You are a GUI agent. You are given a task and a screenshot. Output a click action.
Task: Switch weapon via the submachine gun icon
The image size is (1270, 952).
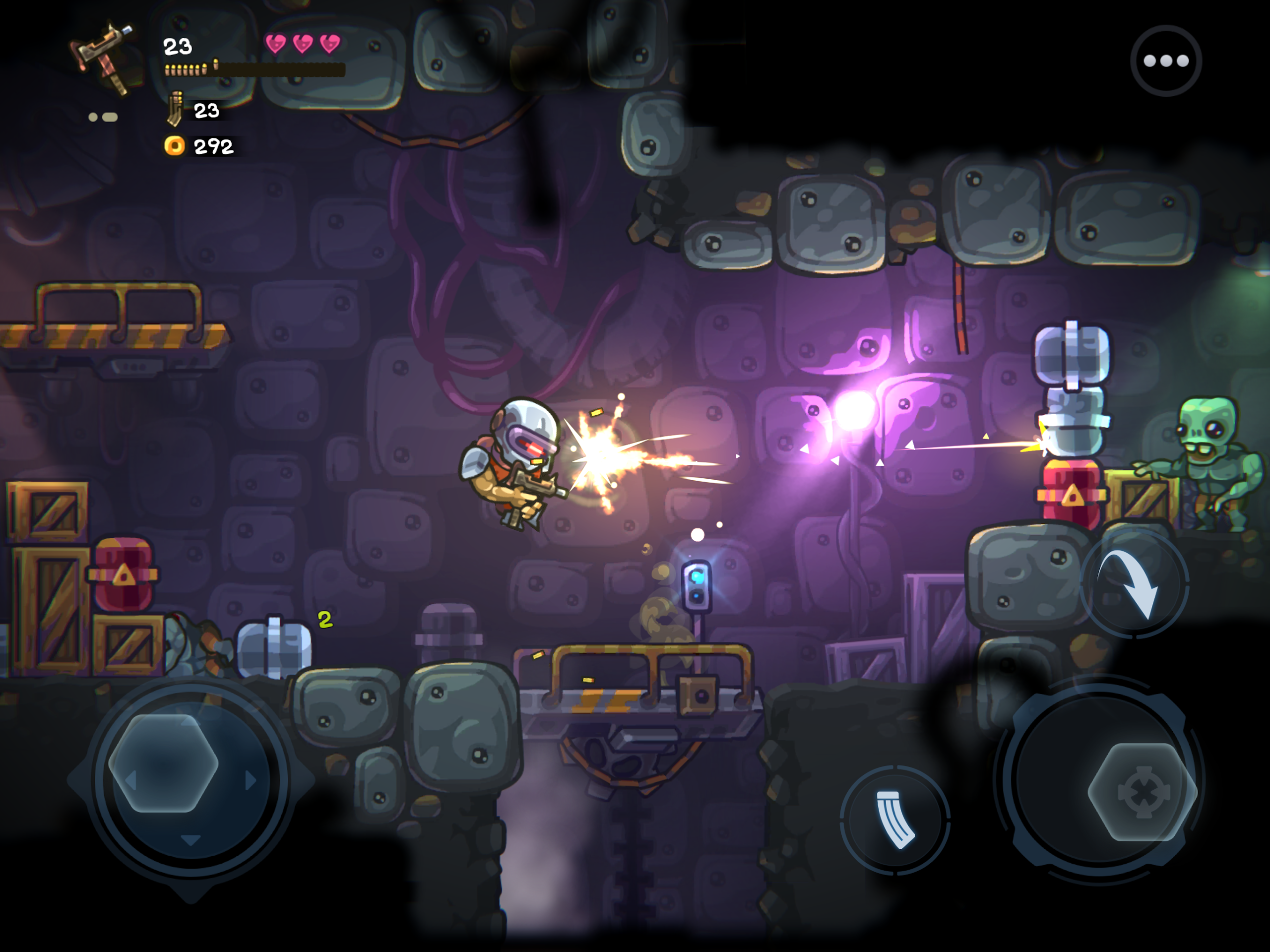click(x=103, y=58)
